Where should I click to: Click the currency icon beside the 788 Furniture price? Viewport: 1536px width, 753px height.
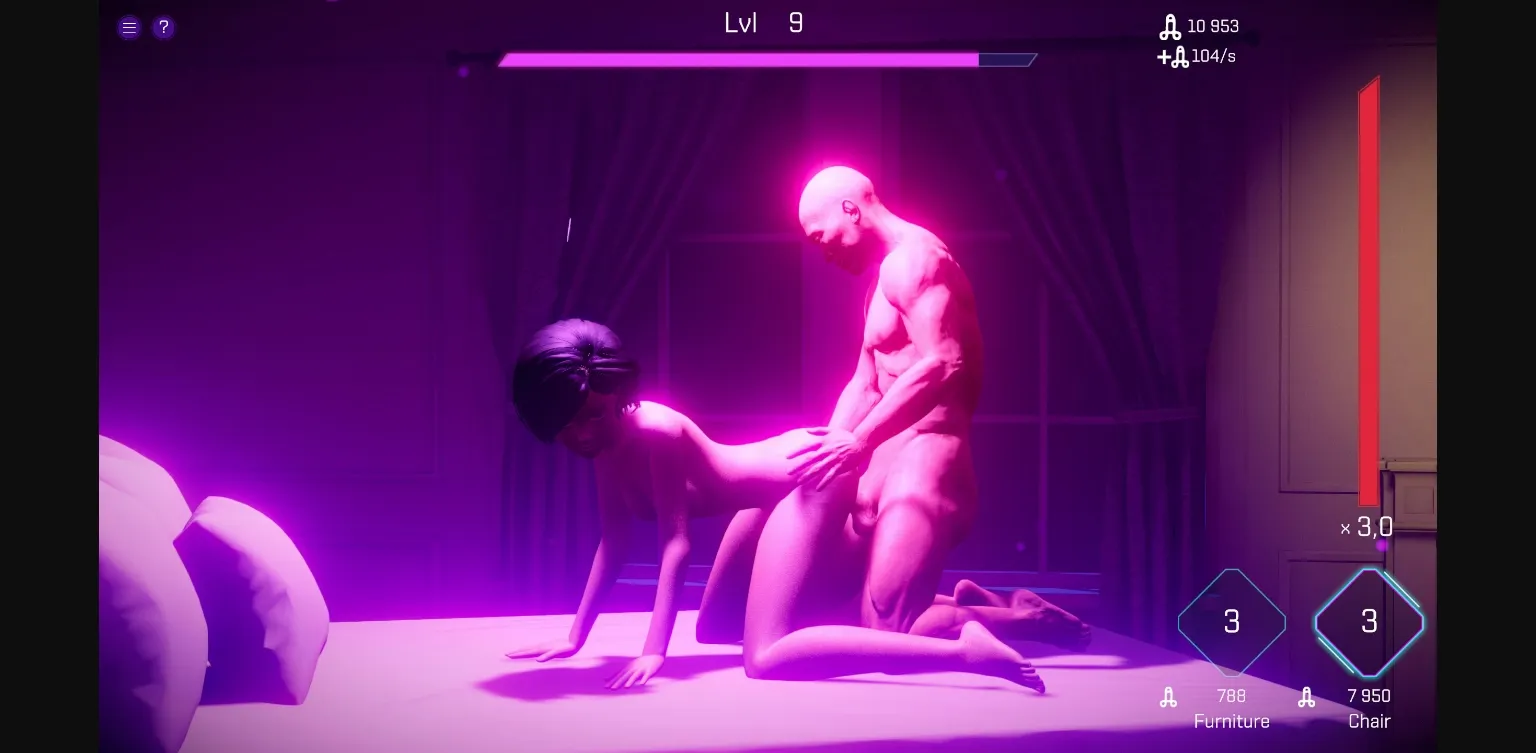click(x=1168, y=696)
